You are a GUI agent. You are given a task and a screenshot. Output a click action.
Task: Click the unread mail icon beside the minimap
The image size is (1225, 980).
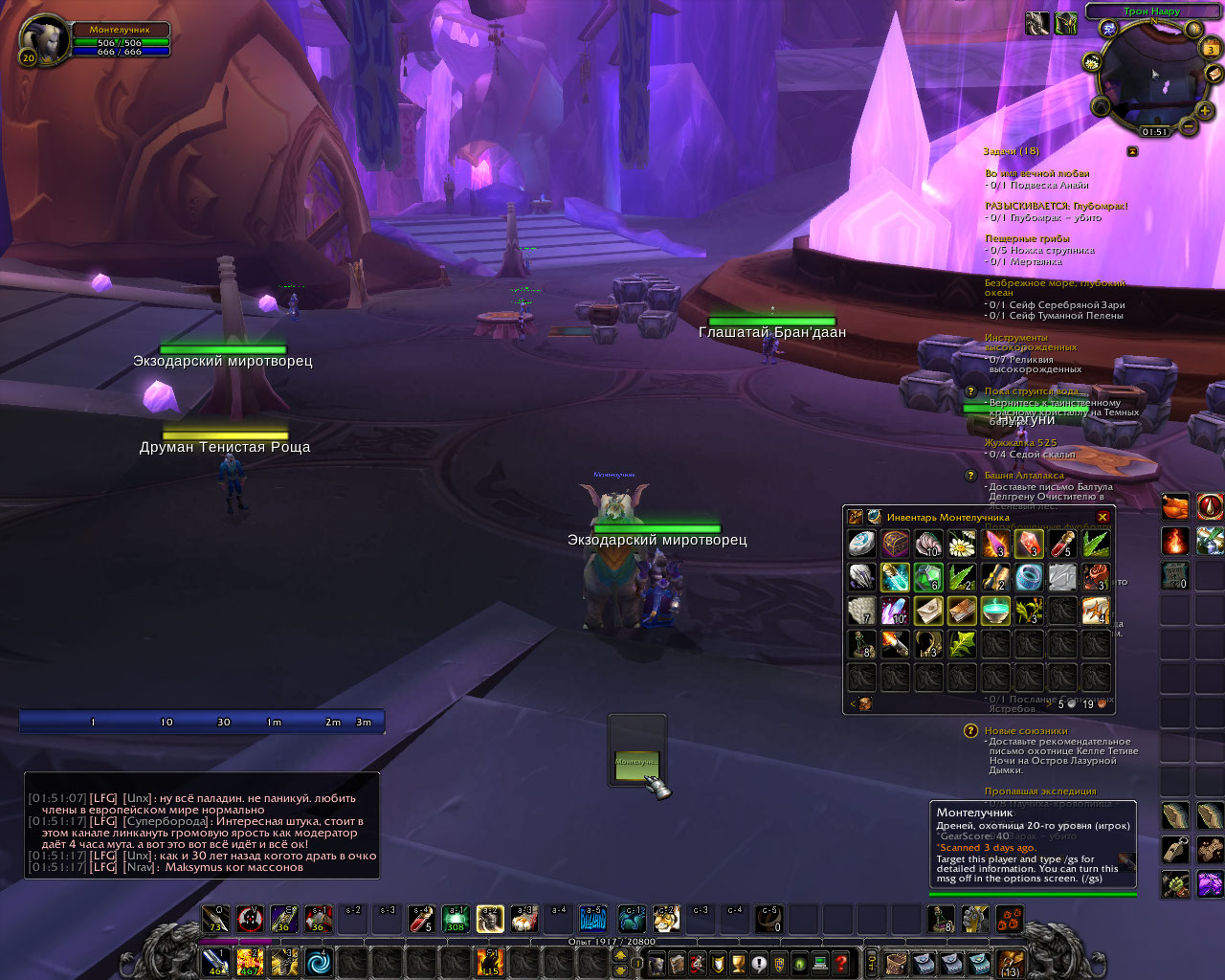point(1213,74)
